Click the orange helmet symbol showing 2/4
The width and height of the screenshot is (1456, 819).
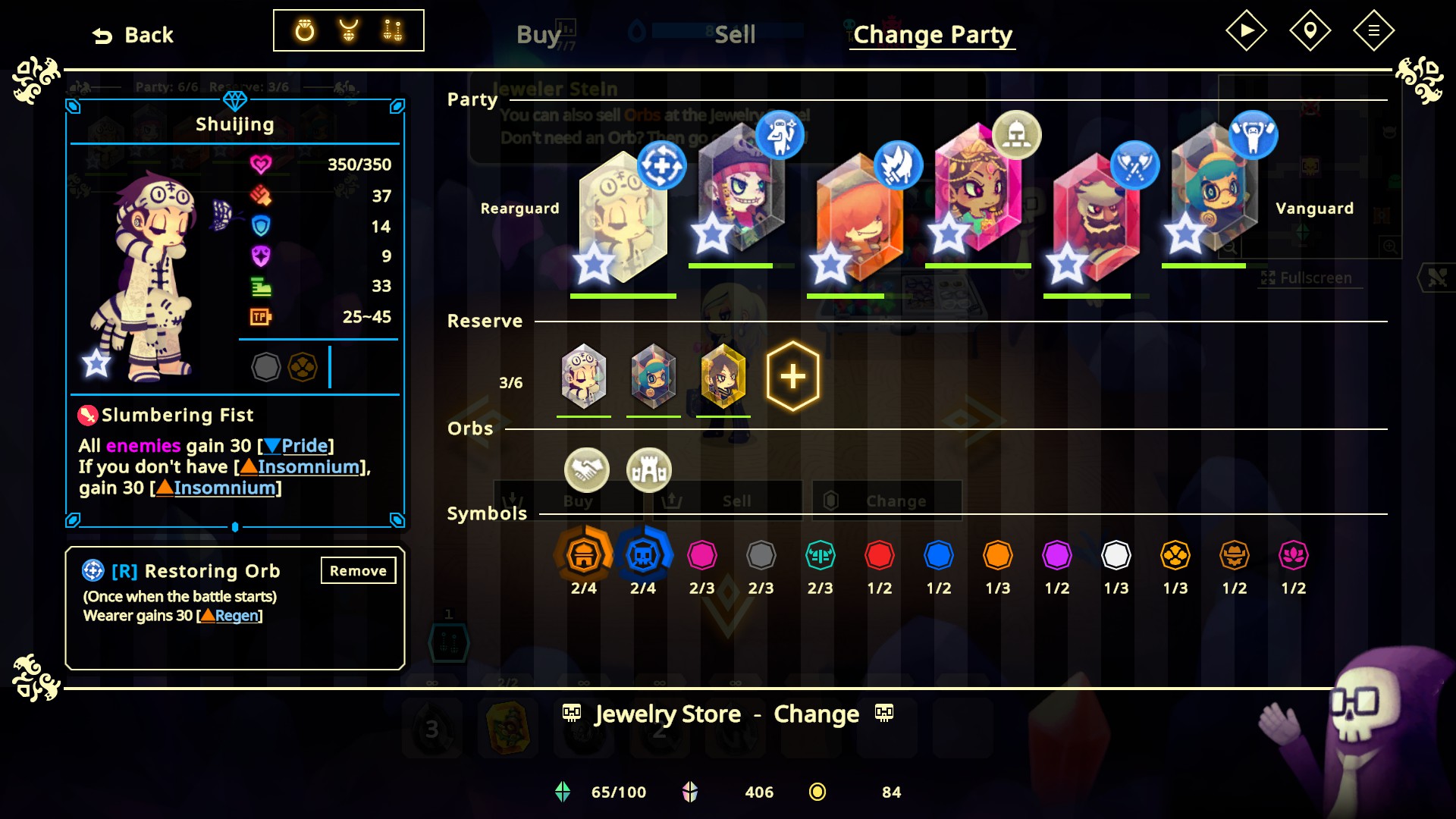click(x=583, y=555)
